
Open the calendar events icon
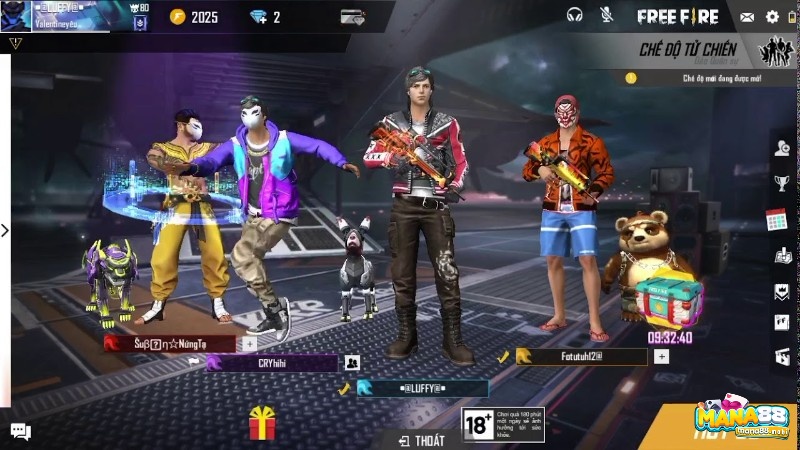pos(778,219)
